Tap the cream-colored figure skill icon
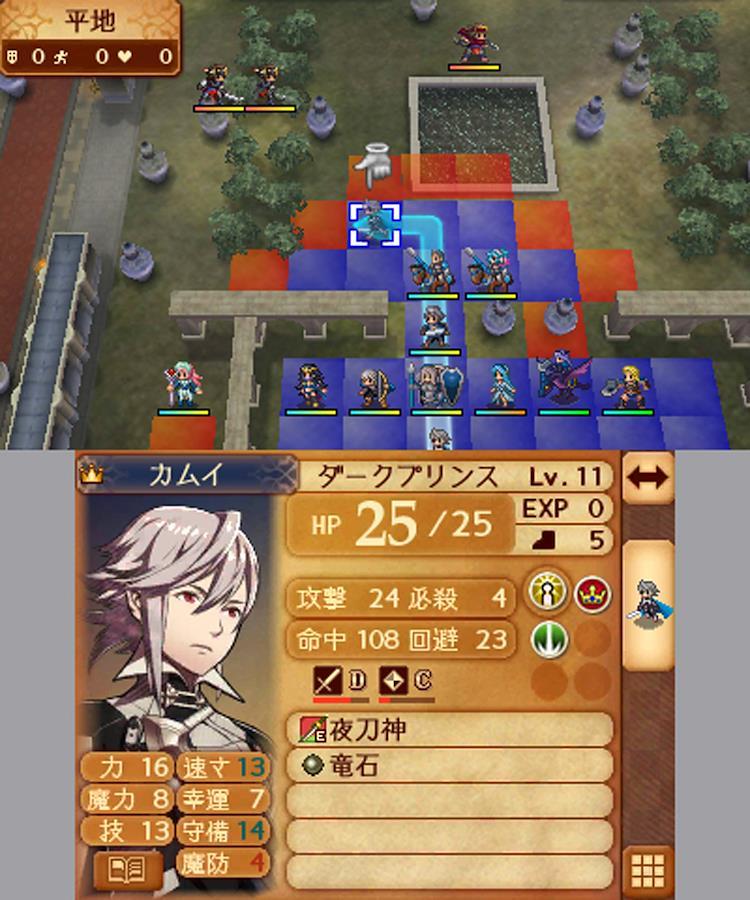Screen dimensions: 750x900 pyautogui.click(x=549, y=594)
